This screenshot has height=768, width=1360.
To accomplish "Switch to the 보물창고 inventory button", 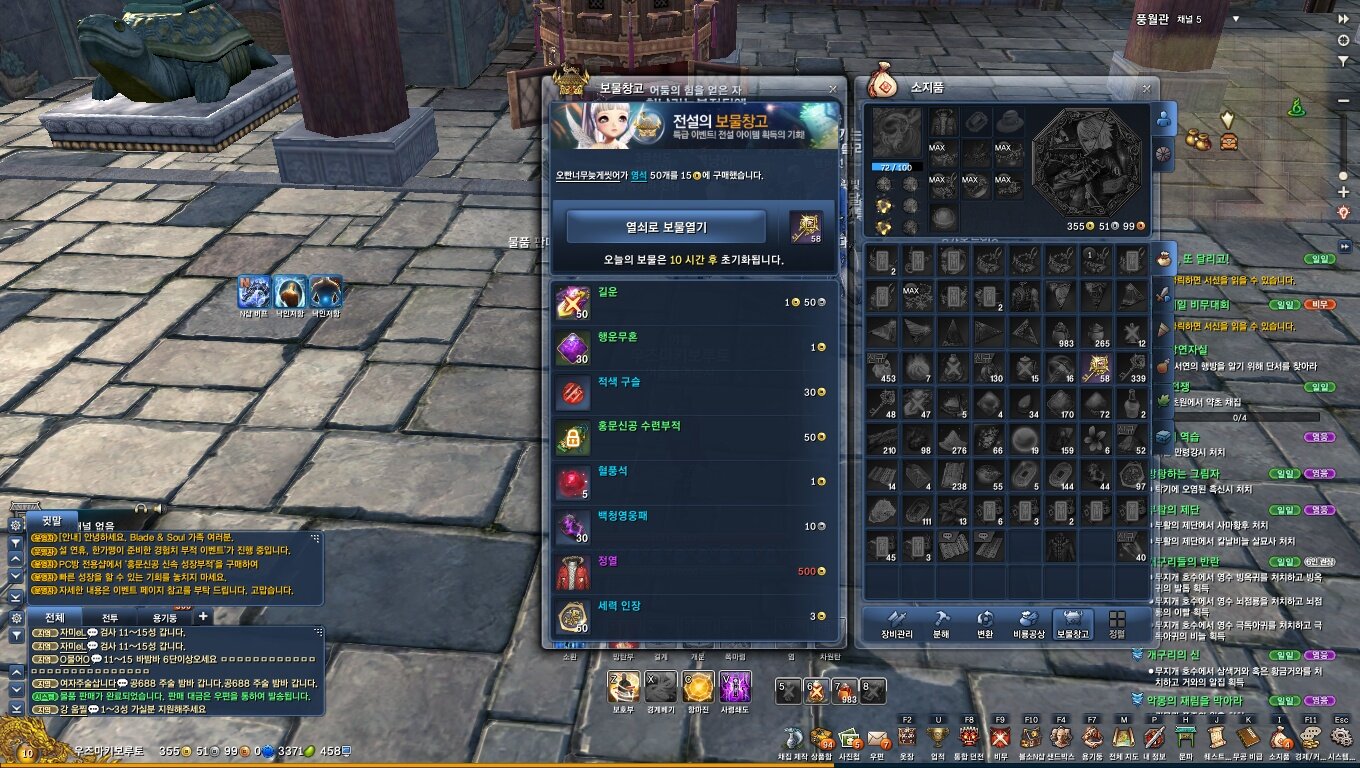I will tap(1073, 624).
